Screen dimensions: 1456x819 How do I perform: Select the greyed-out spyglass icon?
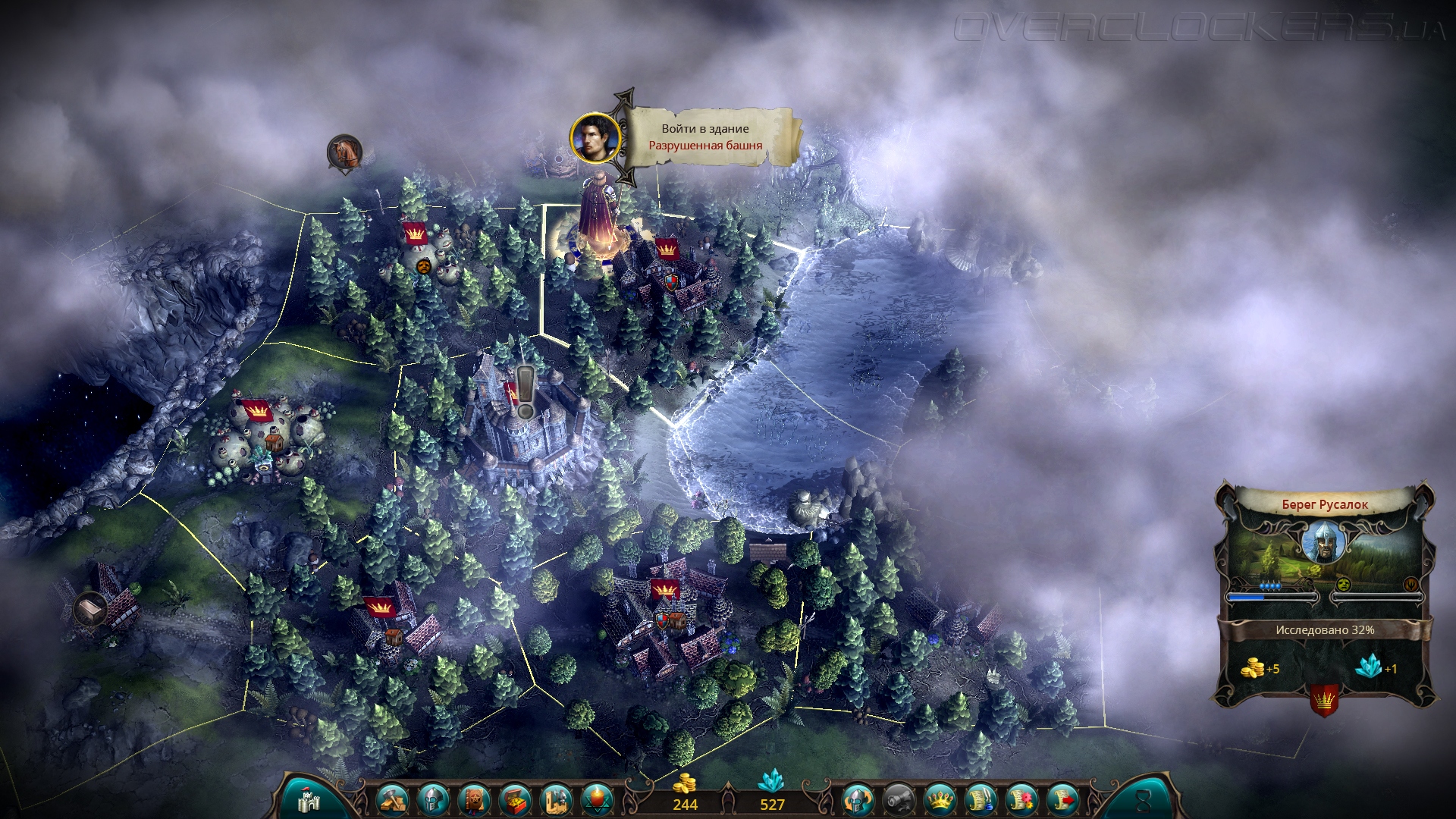(x=899, y=800)
